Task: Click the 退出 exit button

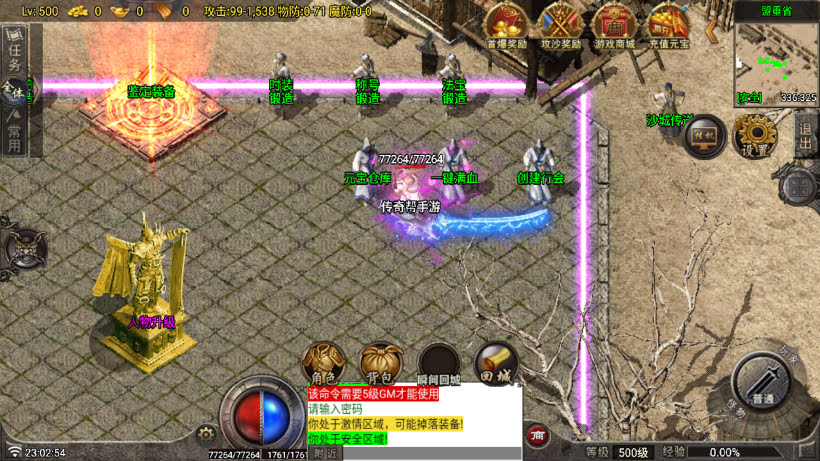Action: [806, 136]
